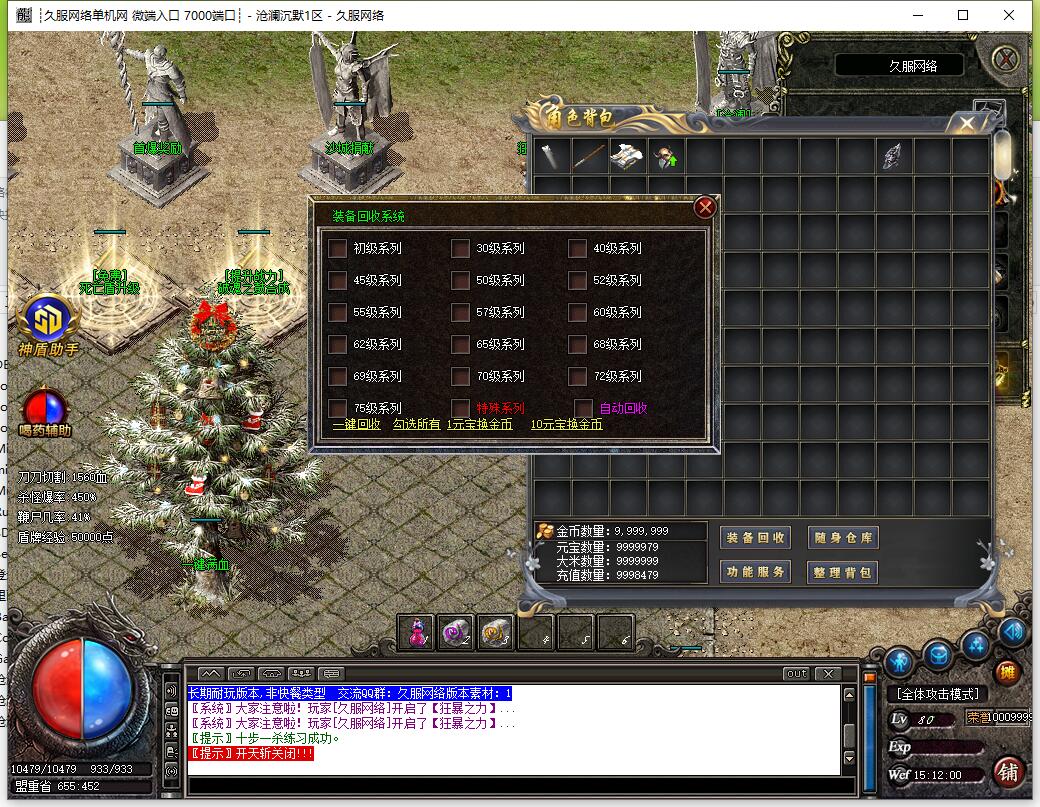Maximize the game window

[x=963, y=15]
